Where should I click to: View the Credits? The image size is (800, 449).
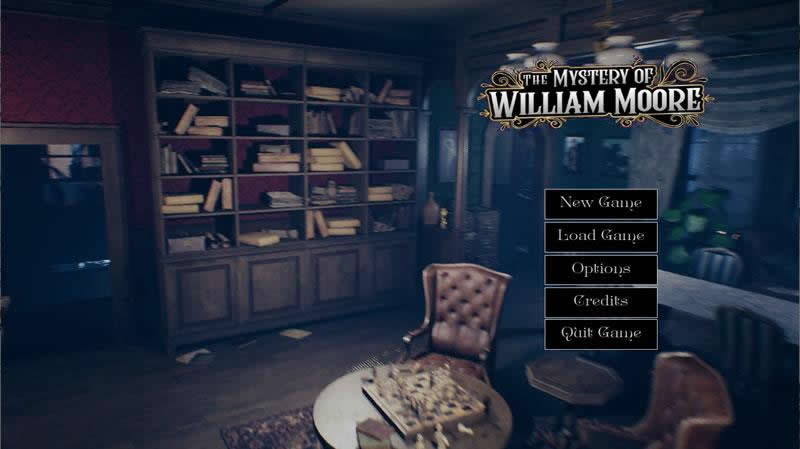tap(600, 301)
